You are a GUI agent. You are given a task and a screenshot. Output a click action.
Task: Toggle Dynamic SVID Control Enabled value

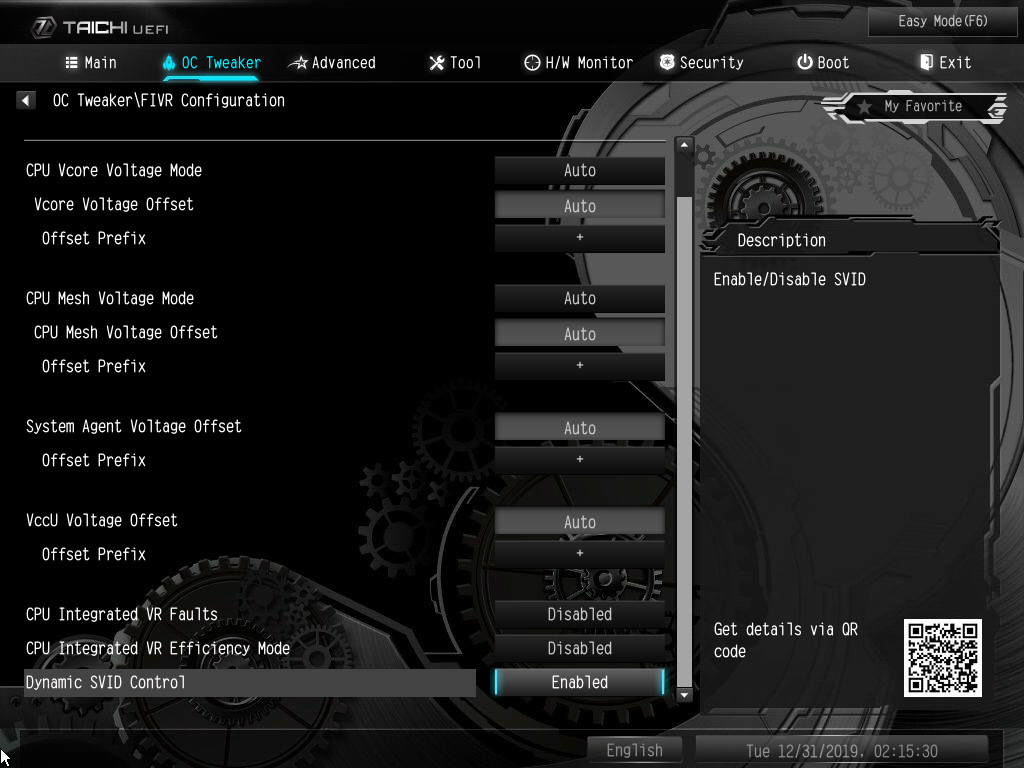(580, 682)
